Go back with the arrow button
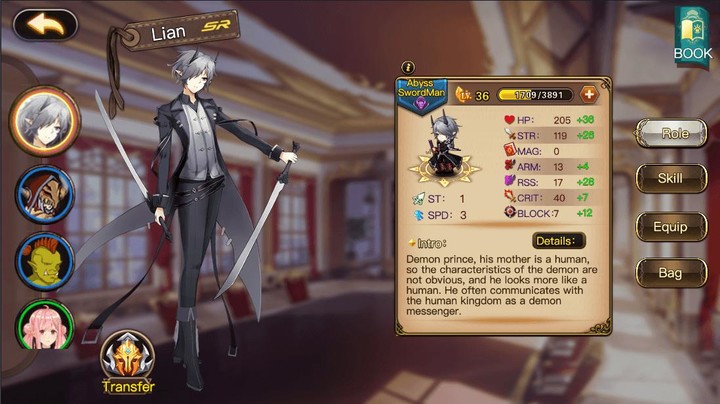This screenshot has width=720, height=404. (45, 24)
